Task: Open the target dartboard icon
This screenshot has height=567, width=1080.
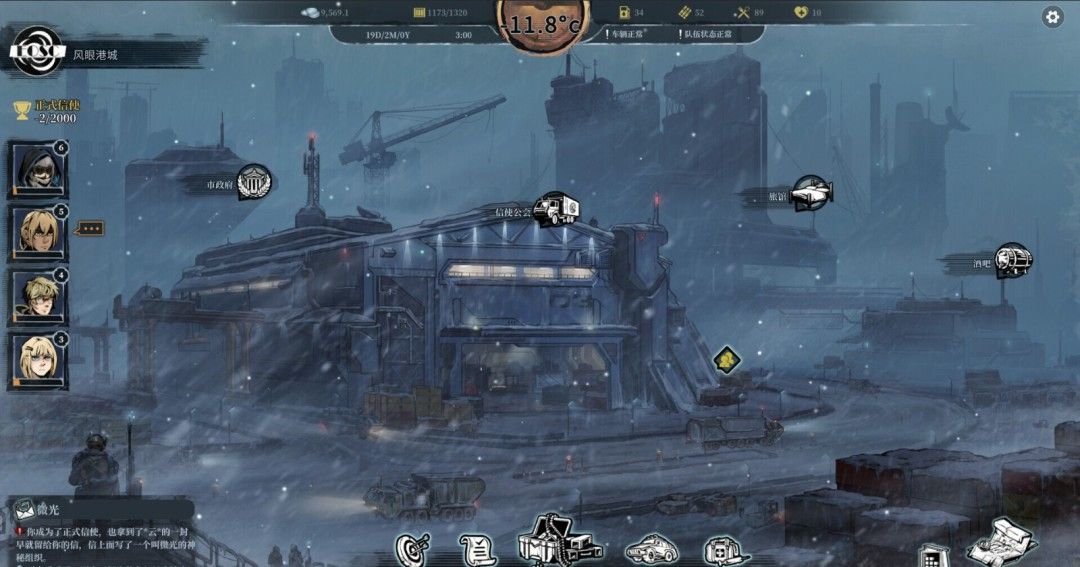Action: coord(411,548)
